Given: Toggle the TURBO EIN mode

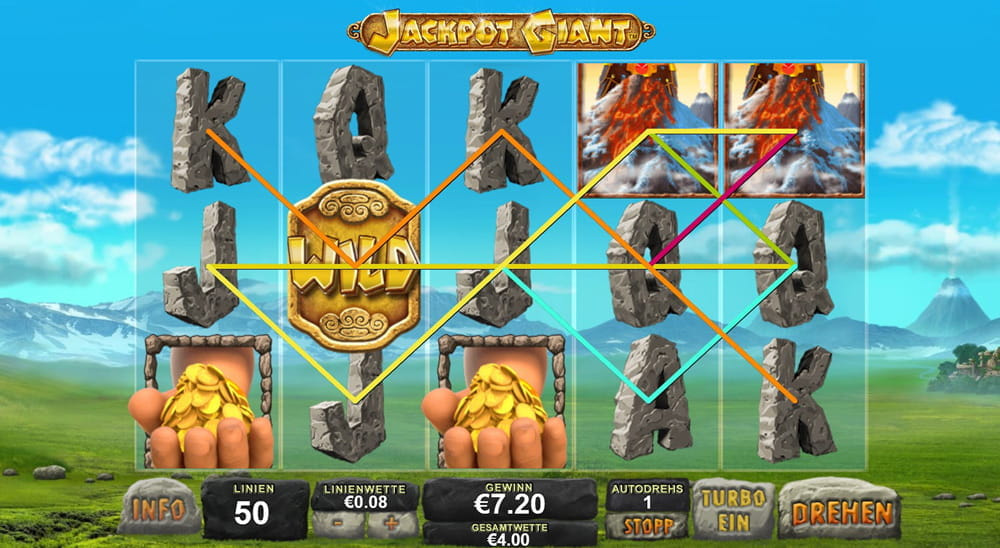Looking at the screenshot, I should click(733, 510).
